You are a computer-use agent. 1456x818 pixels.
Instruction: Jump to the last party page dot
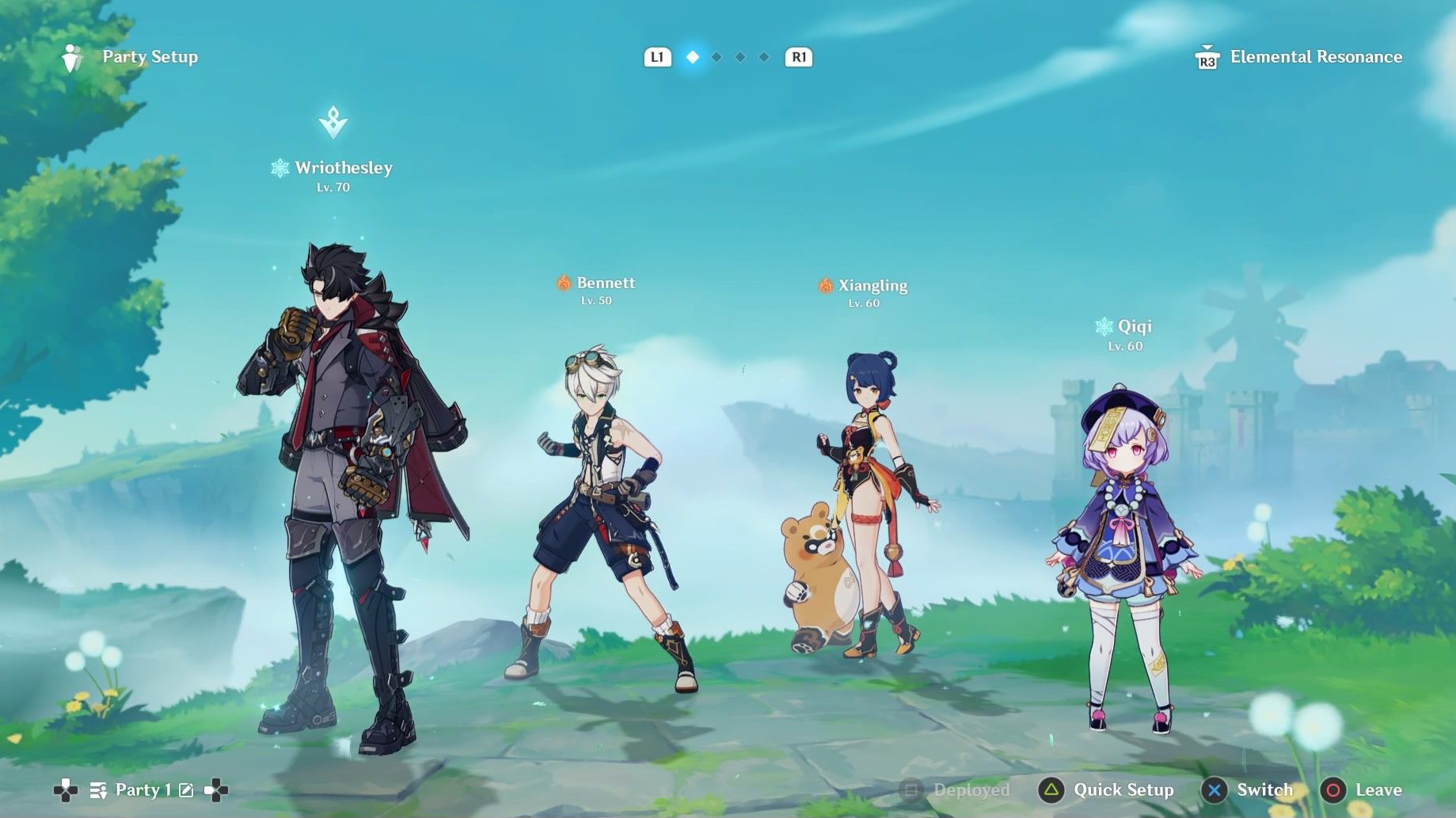tap(764, 57)
